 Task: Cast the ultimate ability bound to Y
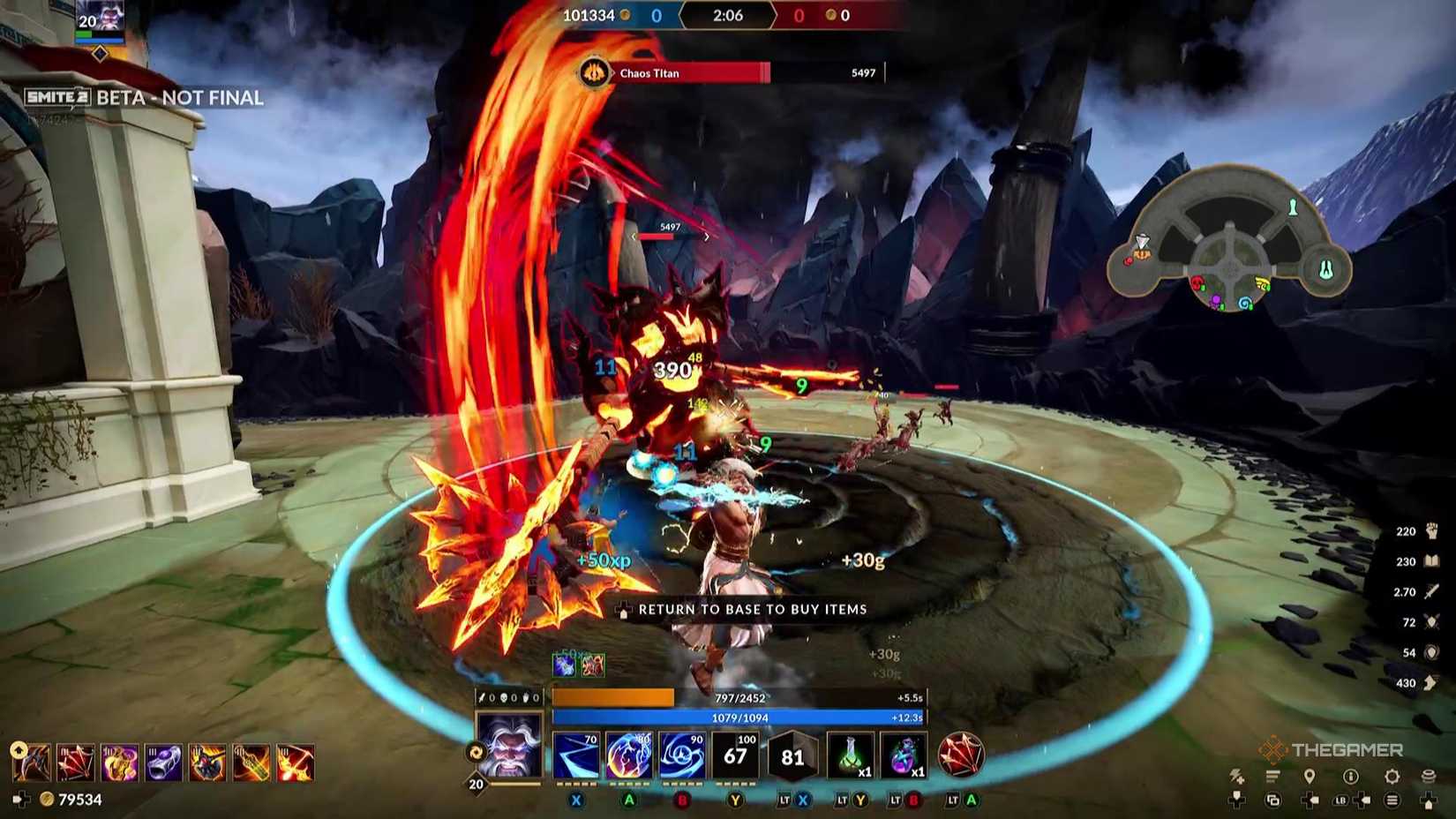(x=736, y=757)
